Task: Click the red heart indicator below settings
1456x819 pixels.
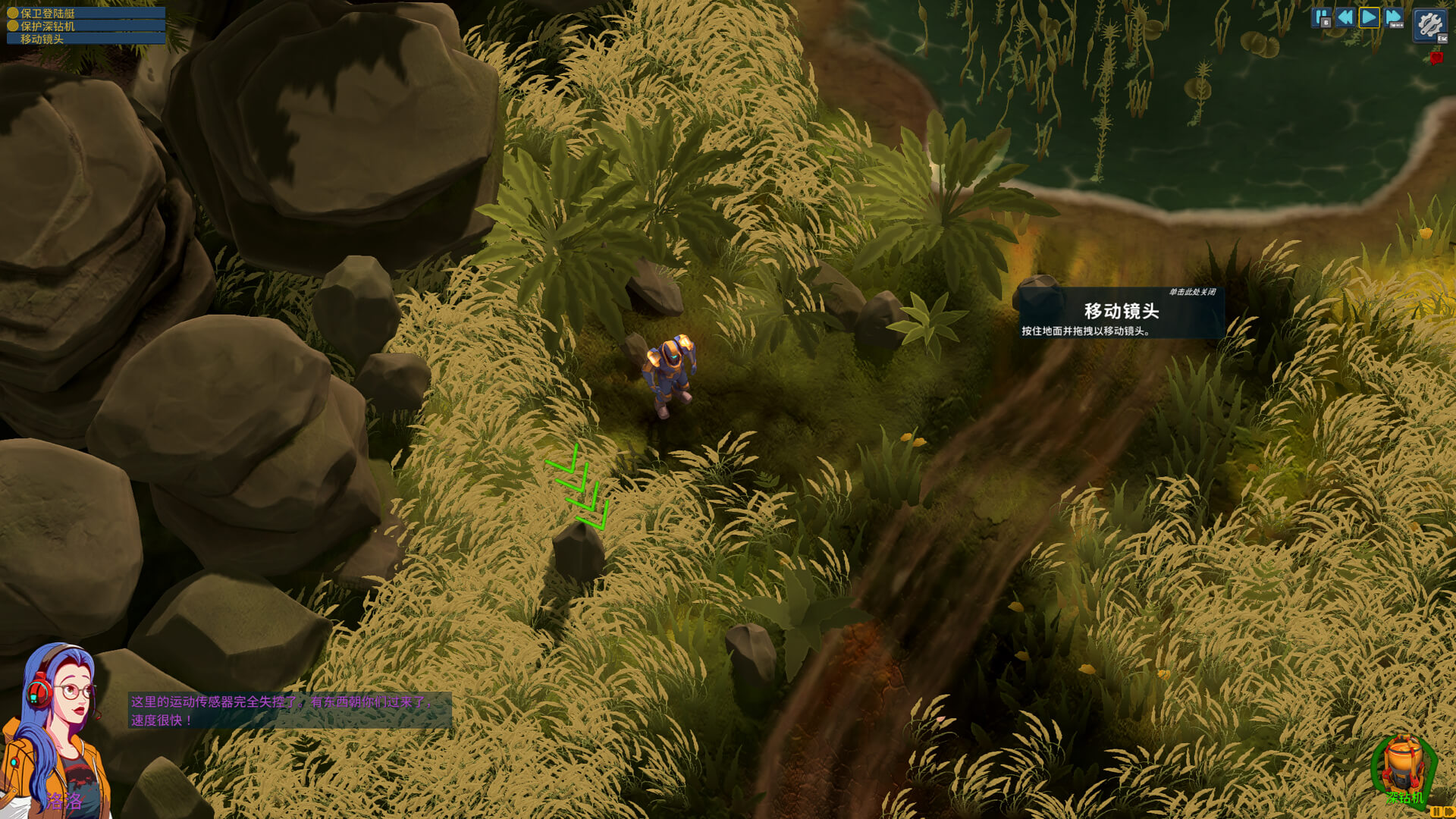Action: click(1436, 58)
